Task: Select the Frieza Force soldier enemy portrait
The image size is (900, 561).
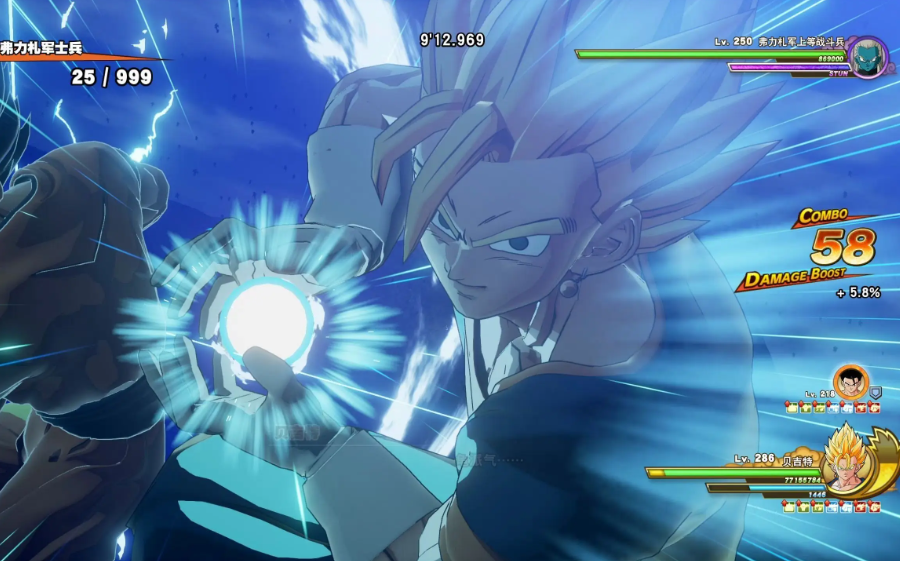Action: (x=867, y=56)
